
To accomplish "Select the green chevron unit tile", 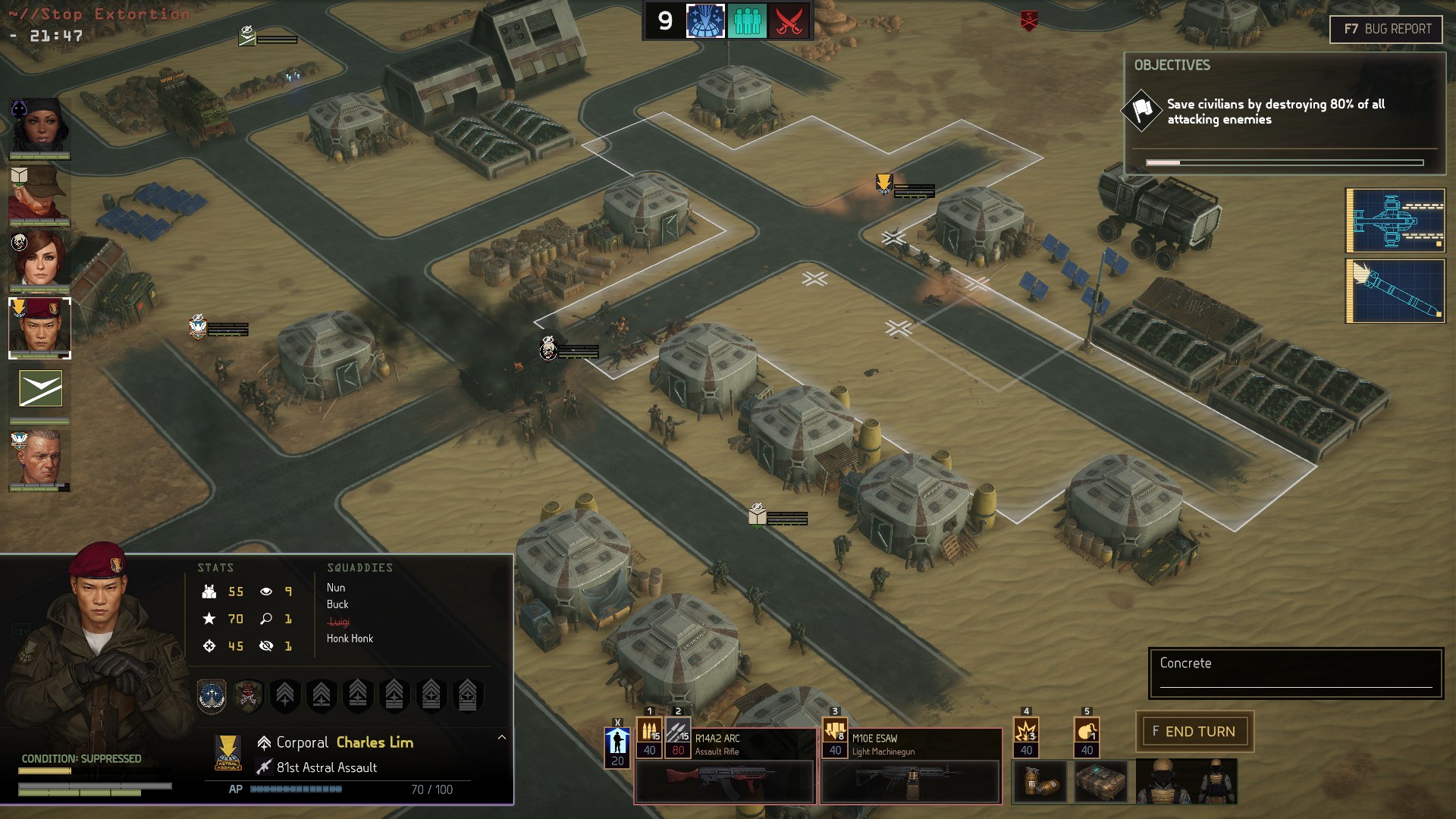I will tap(40, 389).
